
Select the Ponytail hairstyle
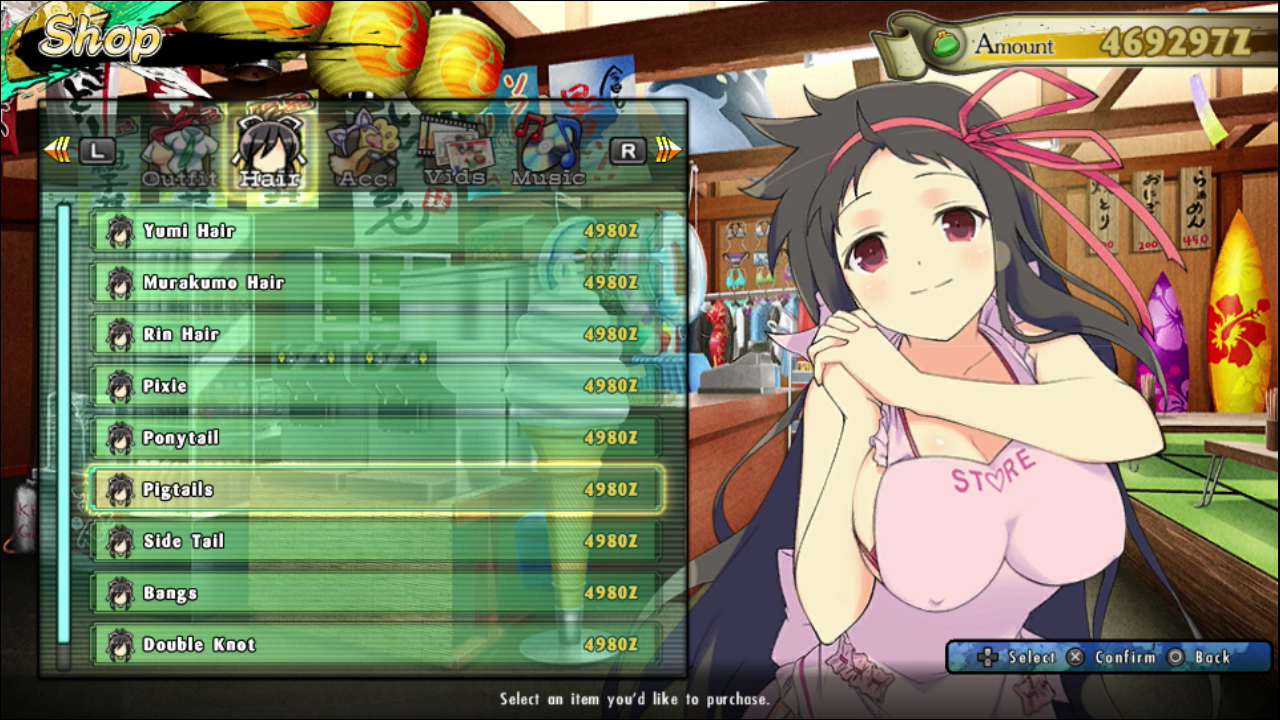click(x=375, y=438)
